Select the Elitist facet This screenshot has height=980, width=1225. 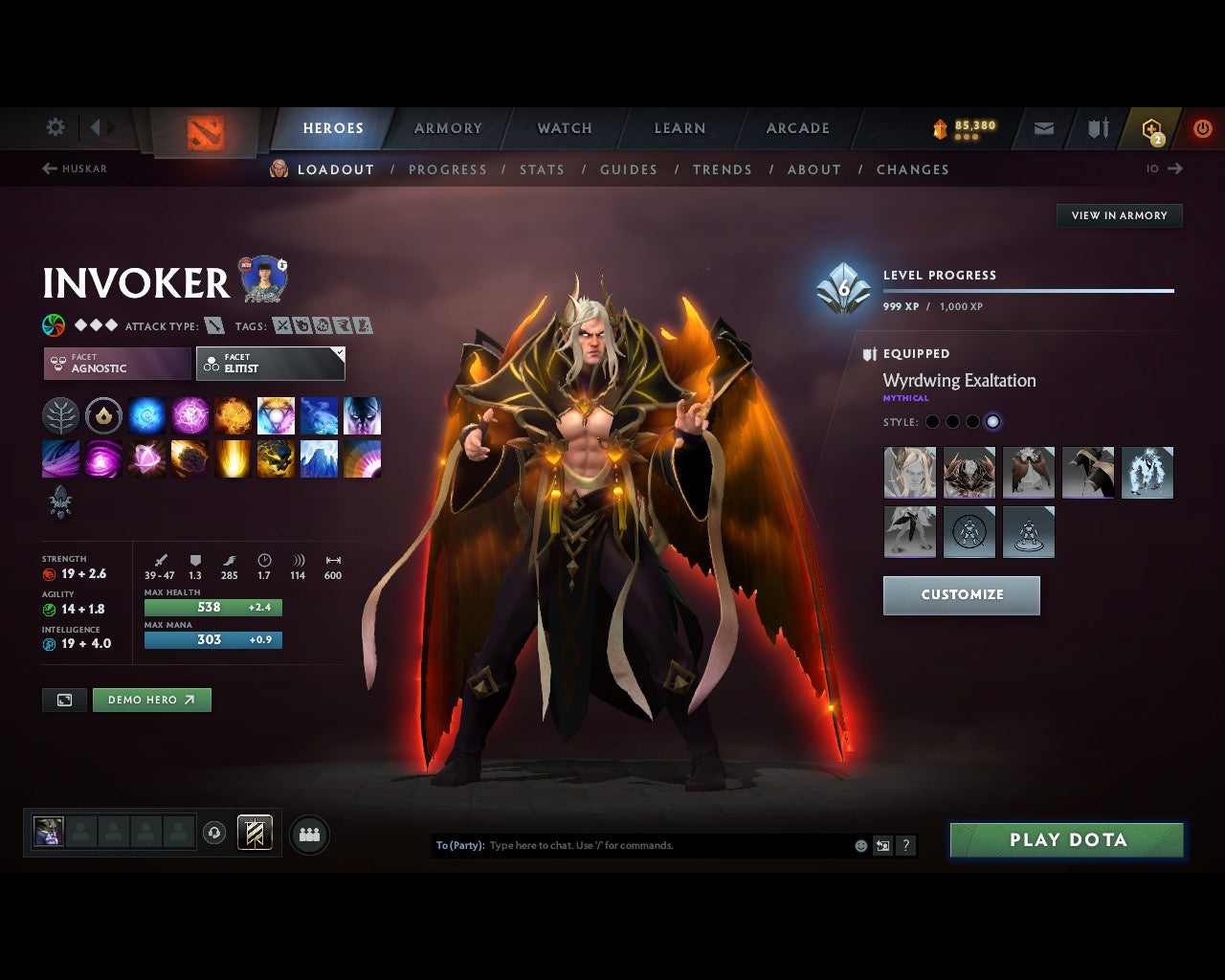click(x=271, y=364)
